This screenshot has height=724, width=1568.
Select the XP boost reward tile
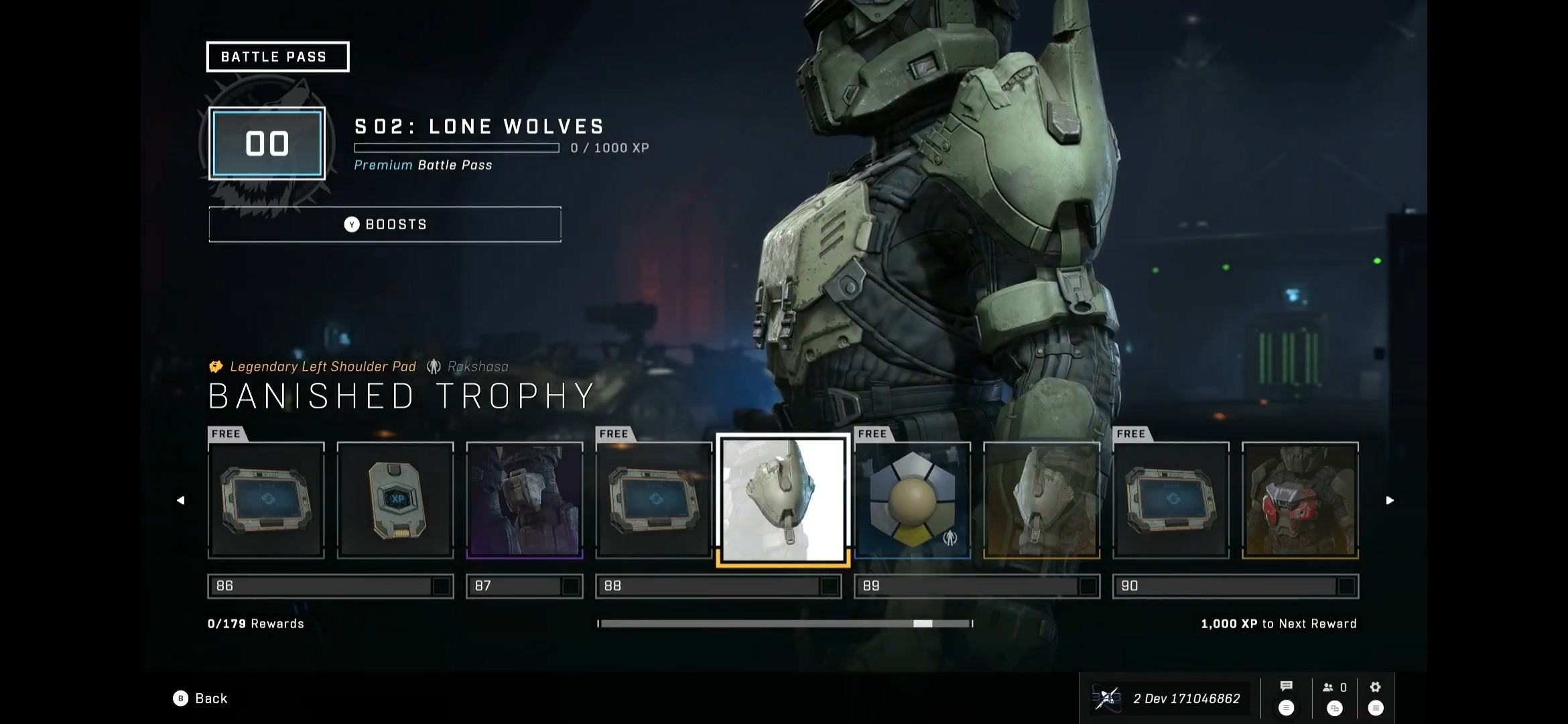[x=395, y=500]
